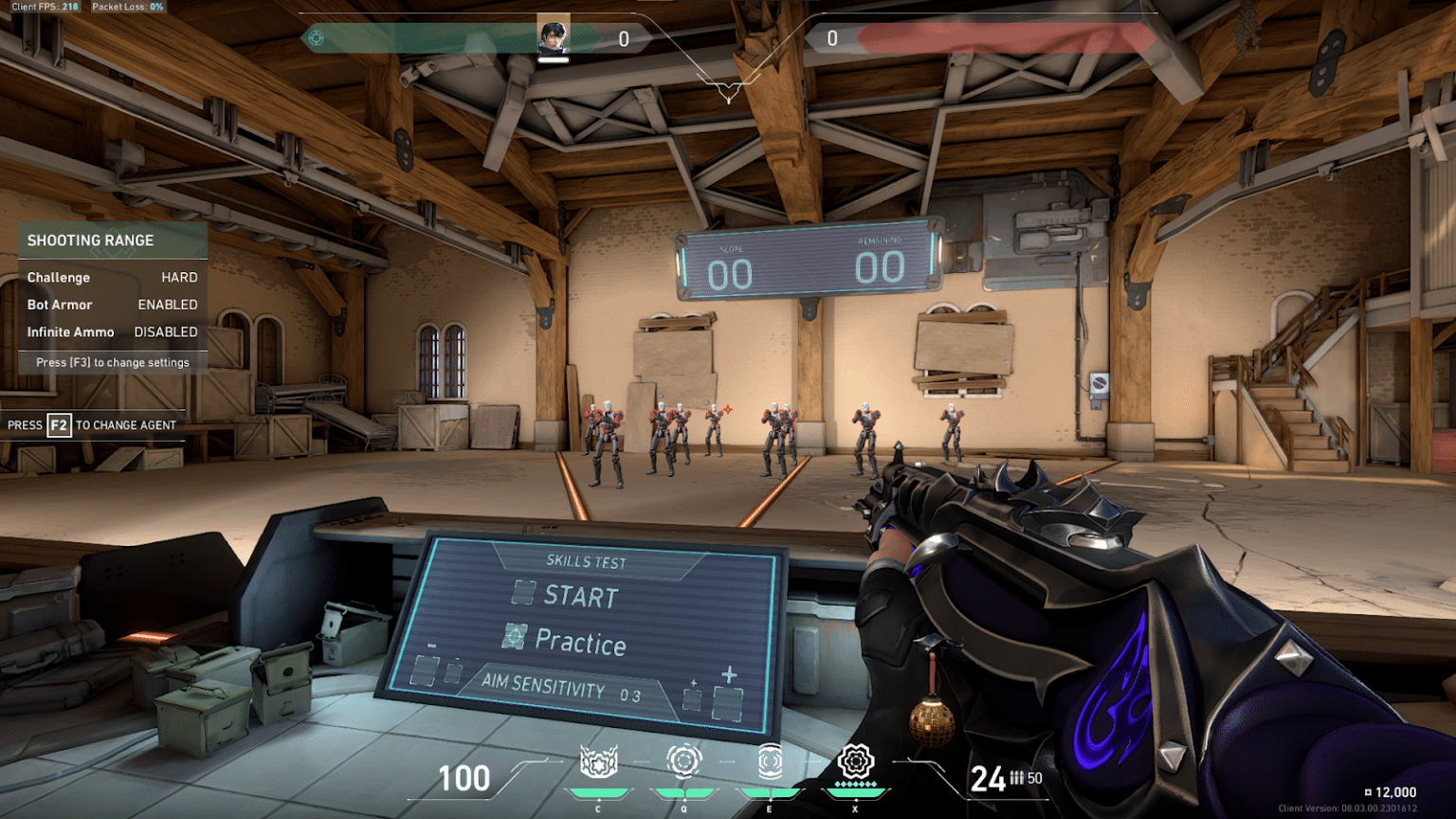Select the Shooting Range menu header

[90, 240]
